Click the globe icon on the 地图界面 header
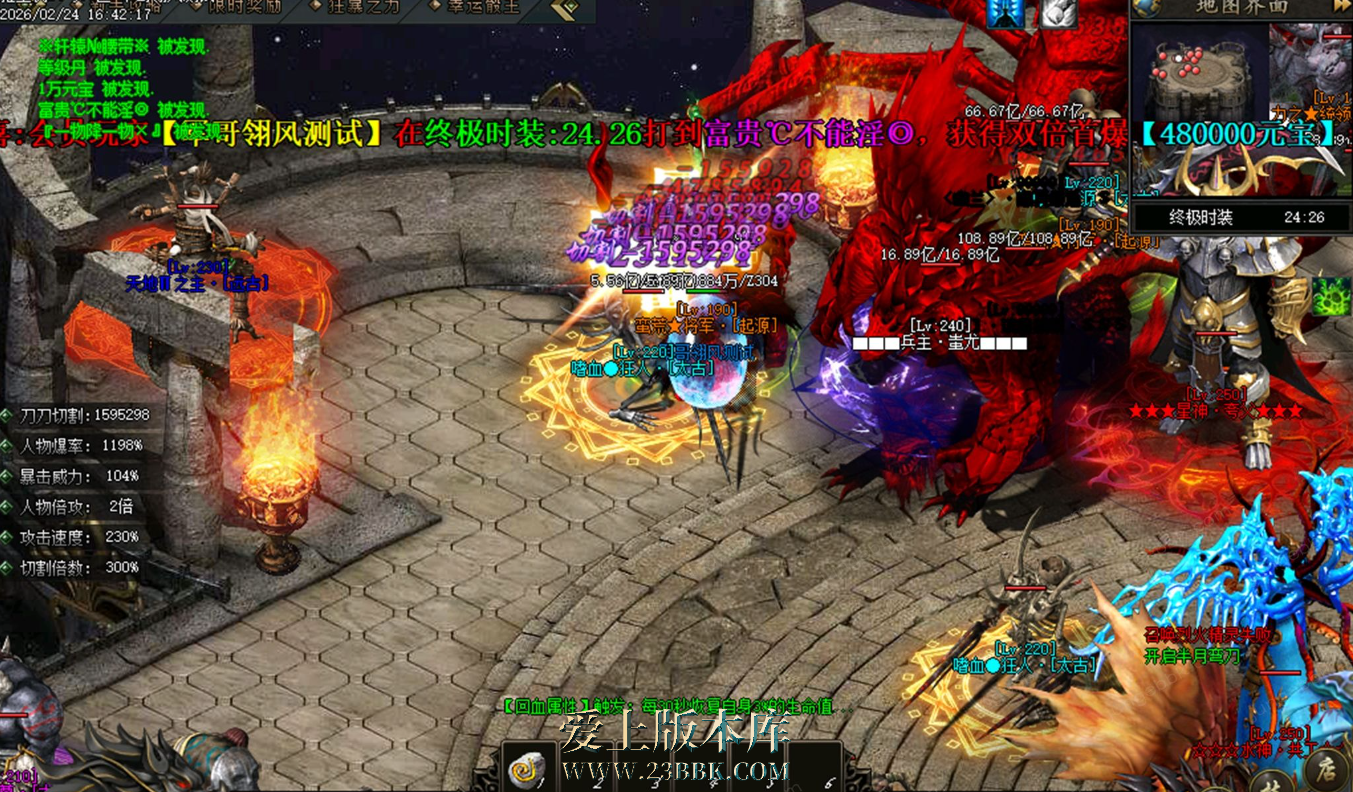This screenshot has height=792, width=1353. 1144,8
